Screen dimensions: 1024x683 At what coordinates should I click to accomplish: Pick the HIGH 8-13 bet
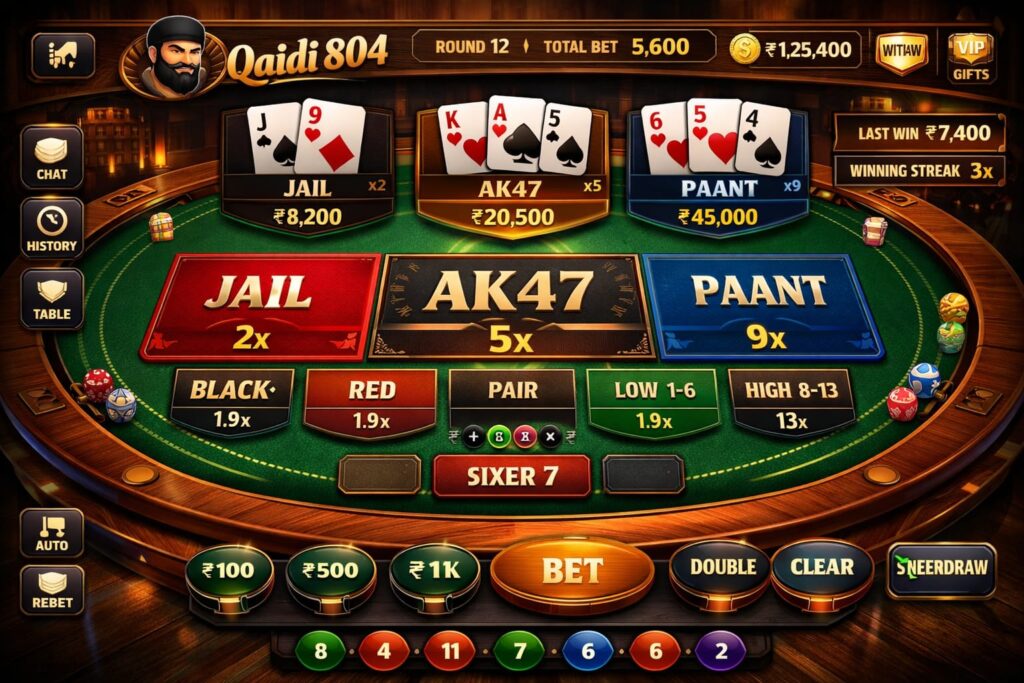click(x=791, y=402)
